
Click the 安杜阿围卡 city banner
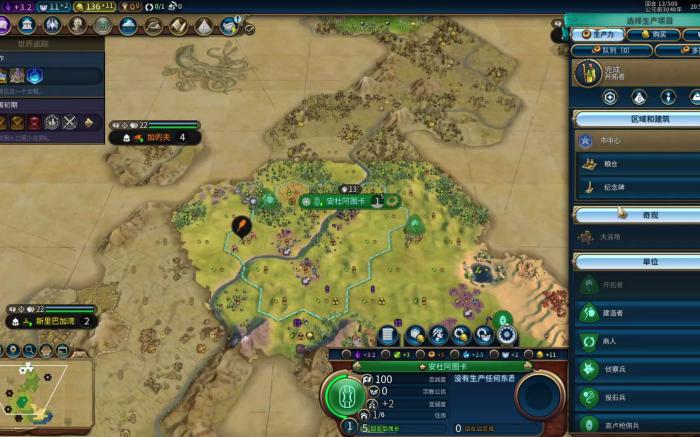coord(346,201)
